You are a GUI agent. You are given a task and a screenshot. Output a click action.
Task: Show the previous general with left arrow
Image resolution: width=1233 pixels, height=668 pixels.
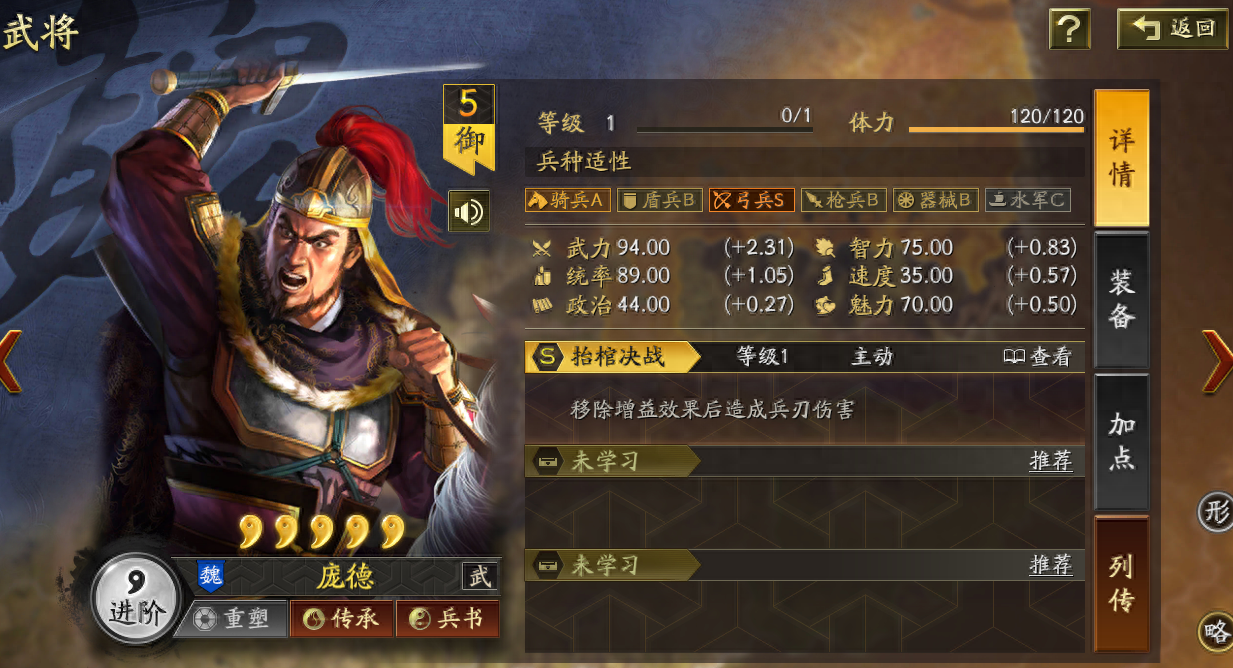(x=10, y=359)
